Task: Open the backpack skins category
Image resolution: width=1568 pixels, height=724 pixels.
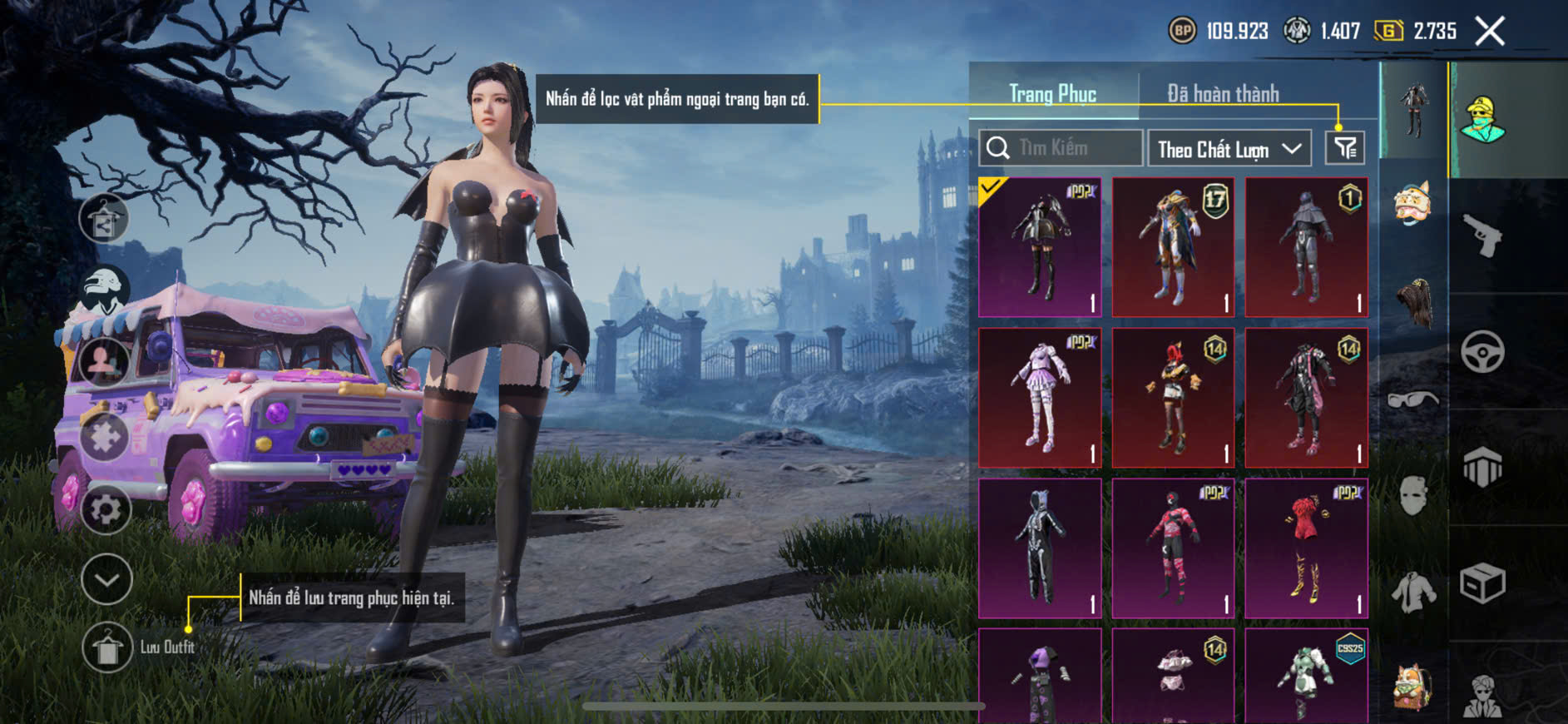Action: click(x=1413, y=686)
